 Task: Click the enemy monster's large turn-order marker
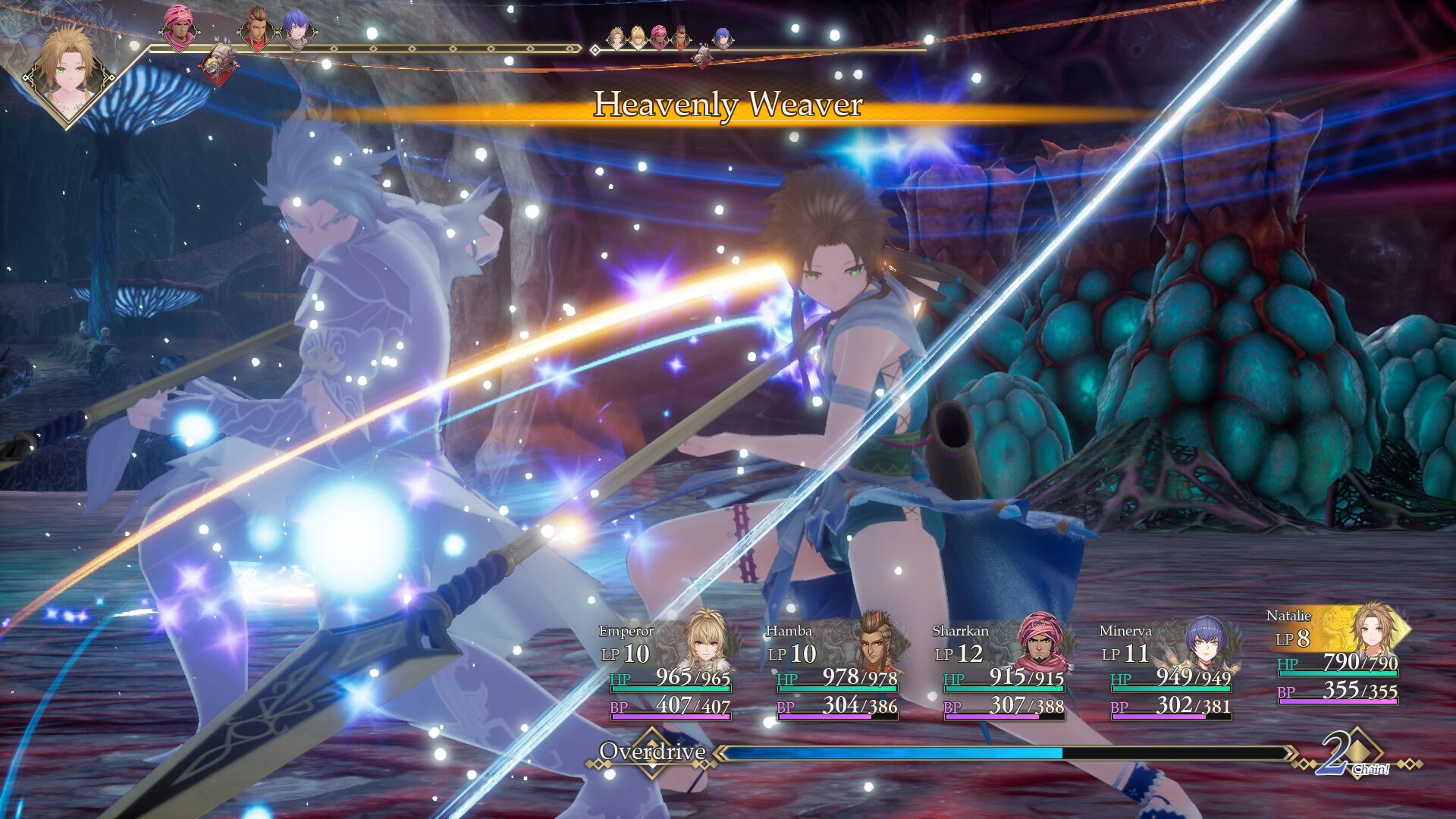click(x=219, y=64)
